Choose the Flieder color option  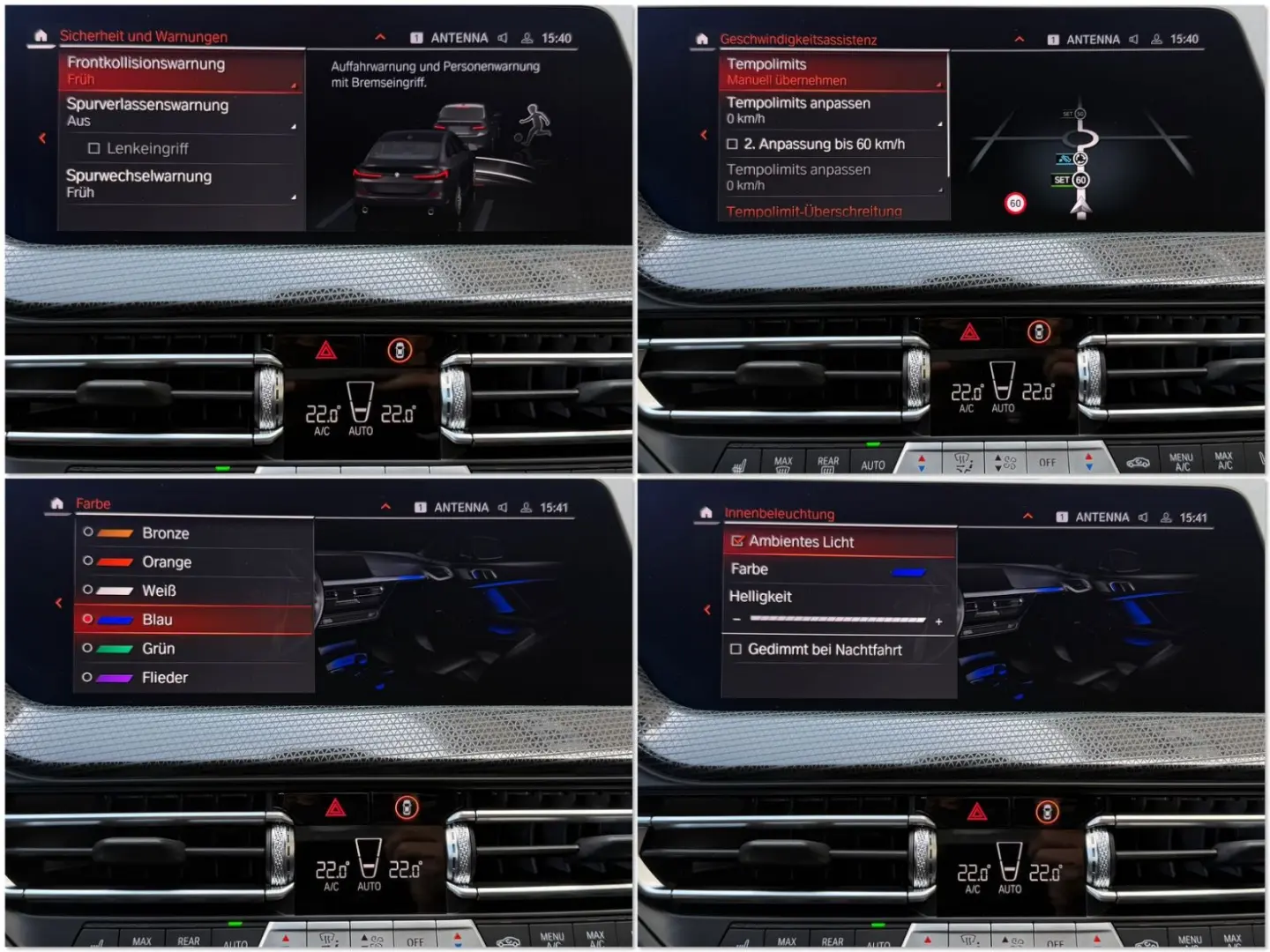coord(165,678)
